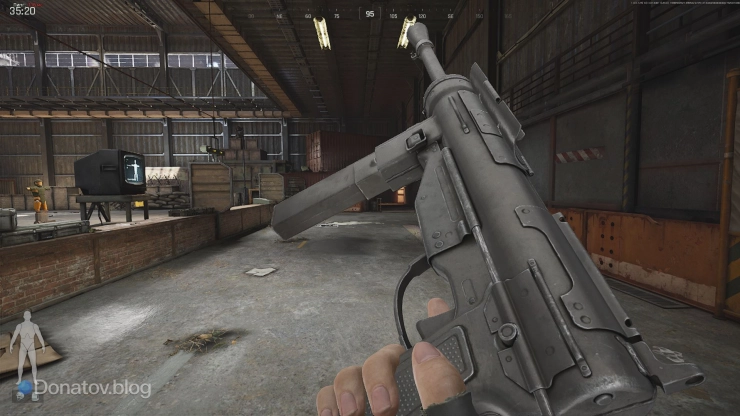Click the body stance silhouette icon

click(x=27, y=343)
